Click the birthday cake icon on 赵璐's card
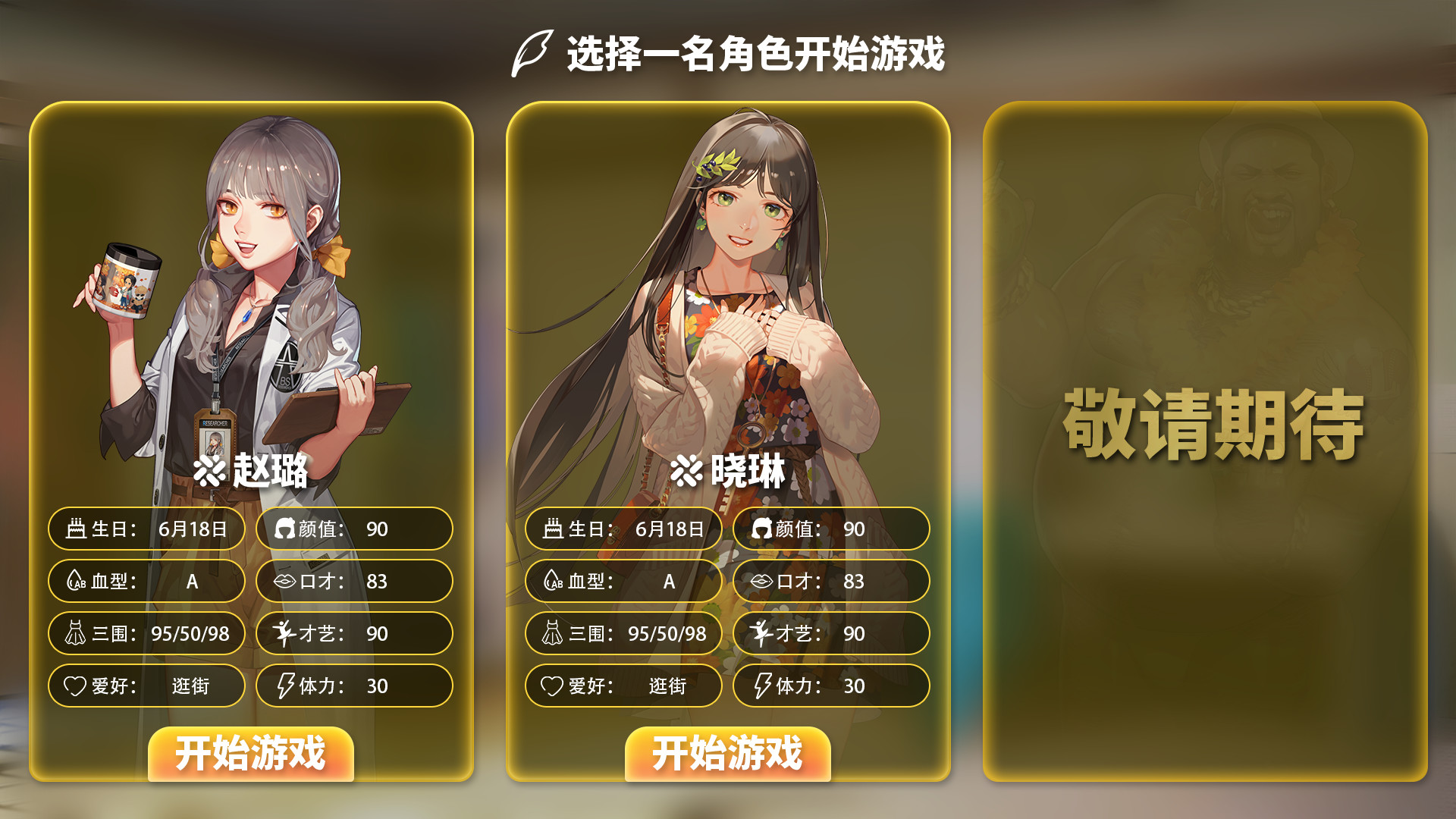The height and width of the screenshot is (819, 1456). click(78, 530)
